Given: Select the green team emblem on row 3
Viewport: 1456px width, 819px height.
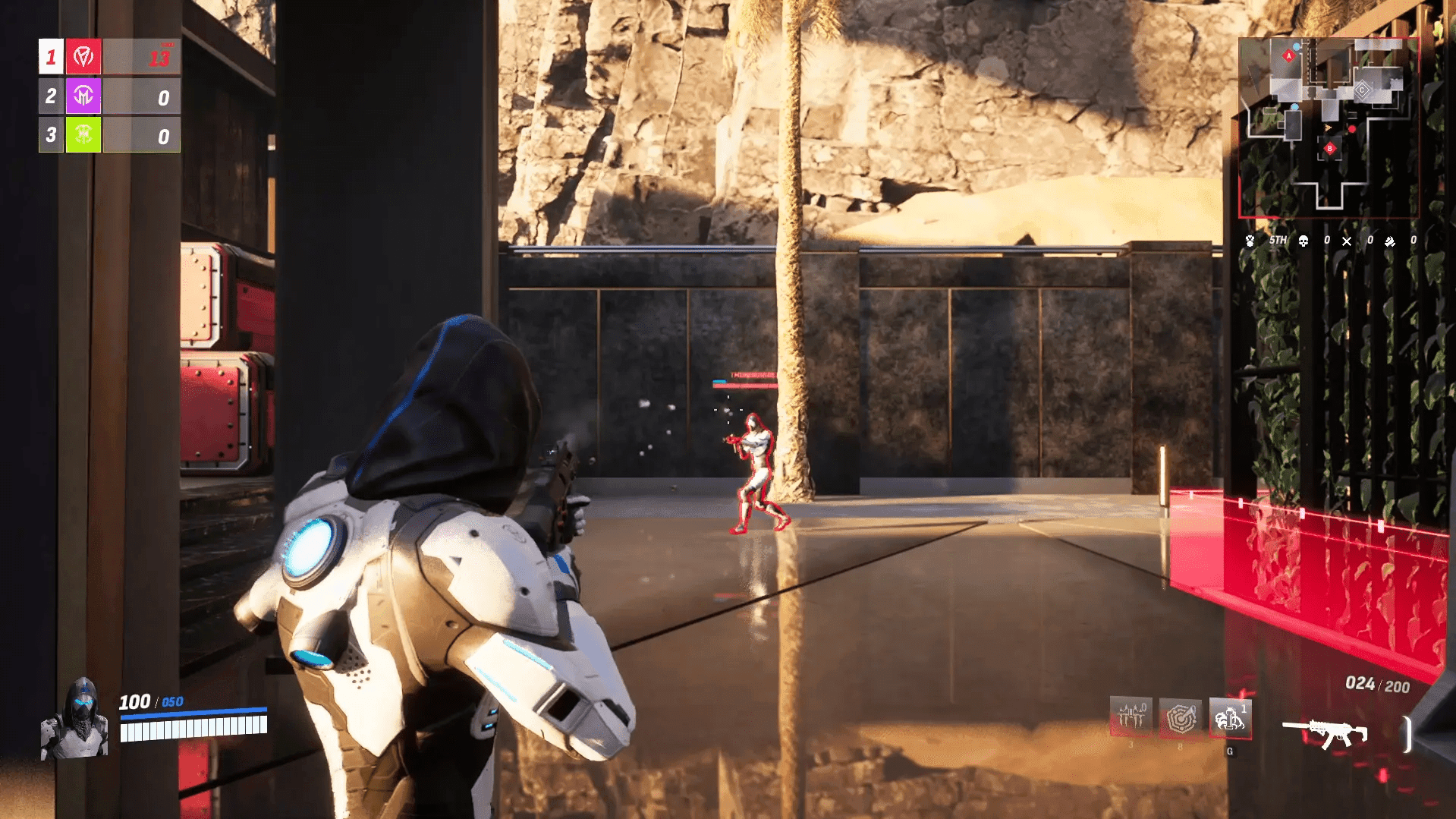Looking at the screenshot, I should [x=83, y=135].
